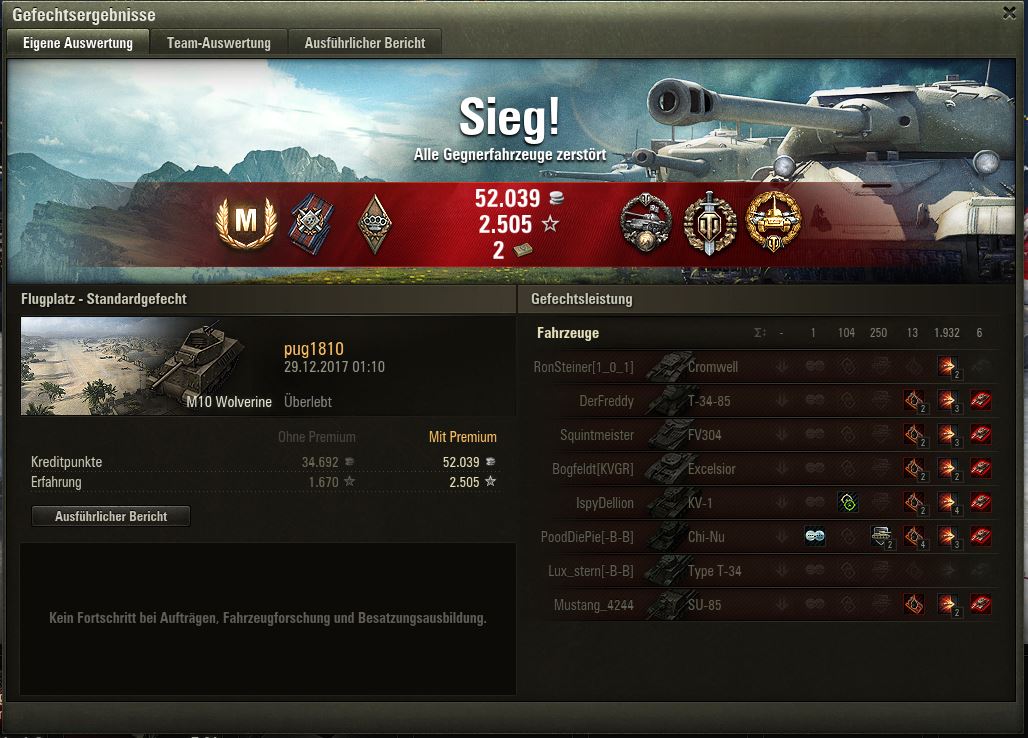Viewport: 1028px width, 738px height.
Task: Select the golden tank laurel medal
Action: 774,222
